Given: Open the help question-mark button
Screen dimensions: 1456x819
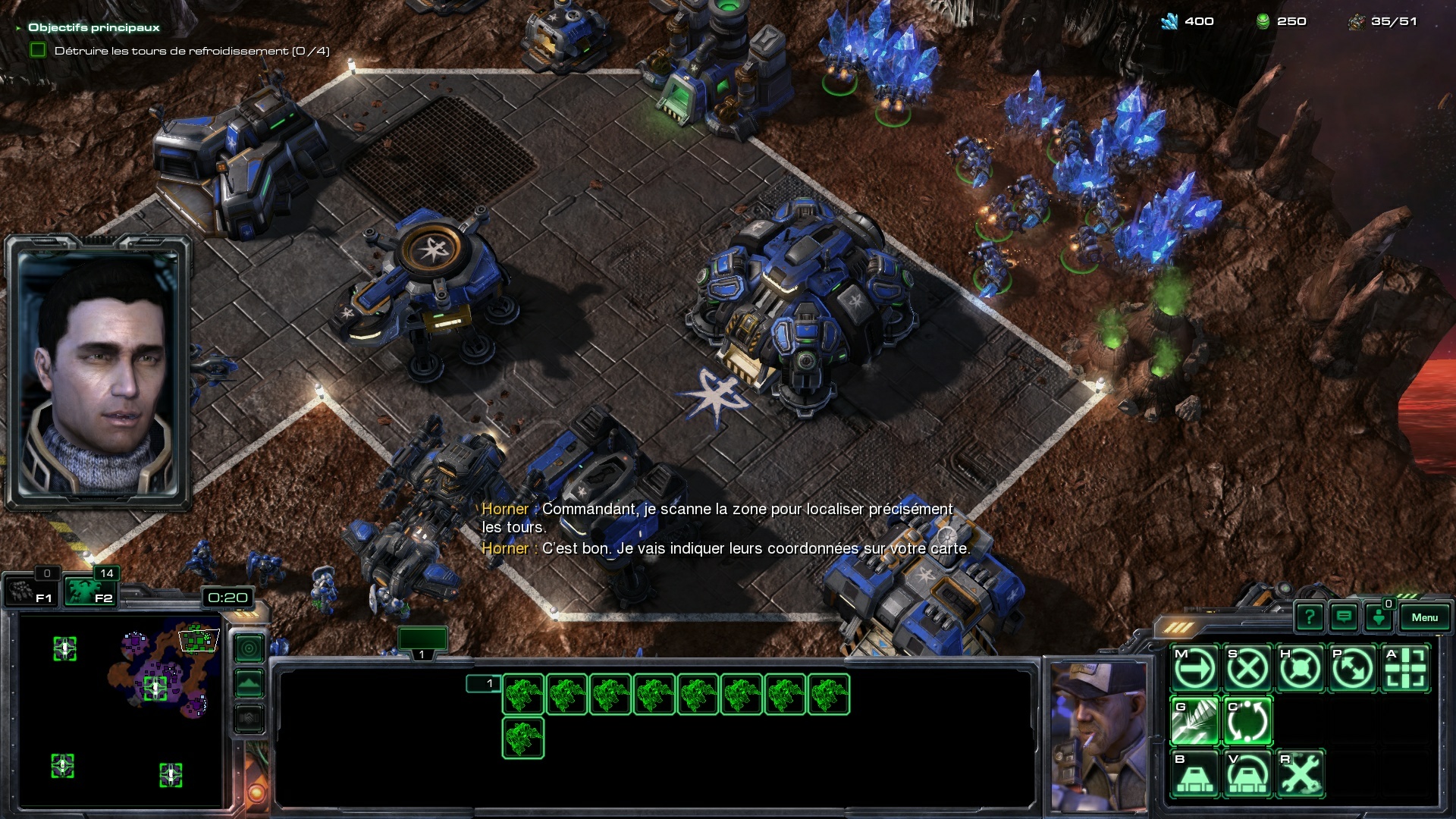Looking at the screenshot, I should coord(1310,618).
